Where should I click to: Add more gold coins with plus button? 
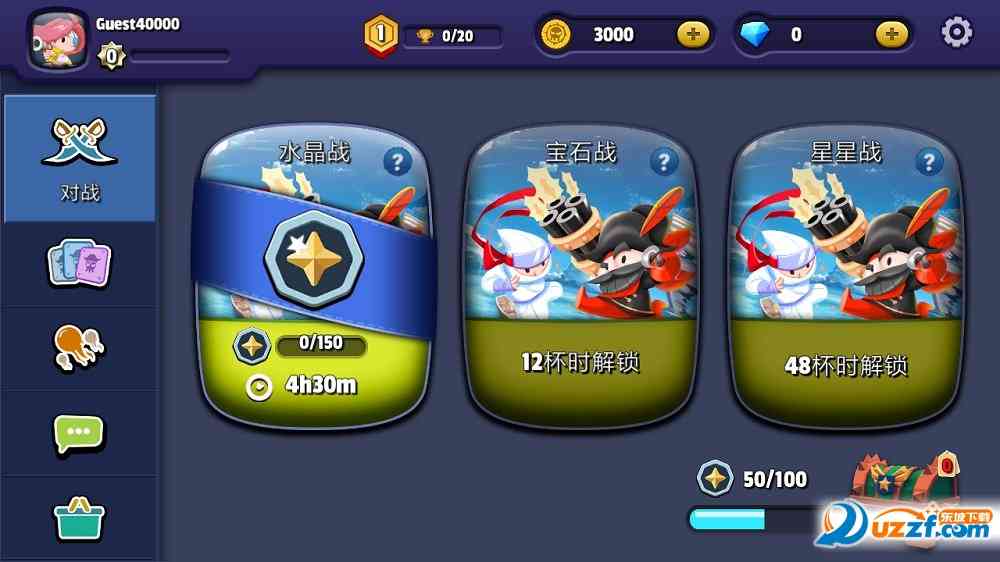click(693, 34)
